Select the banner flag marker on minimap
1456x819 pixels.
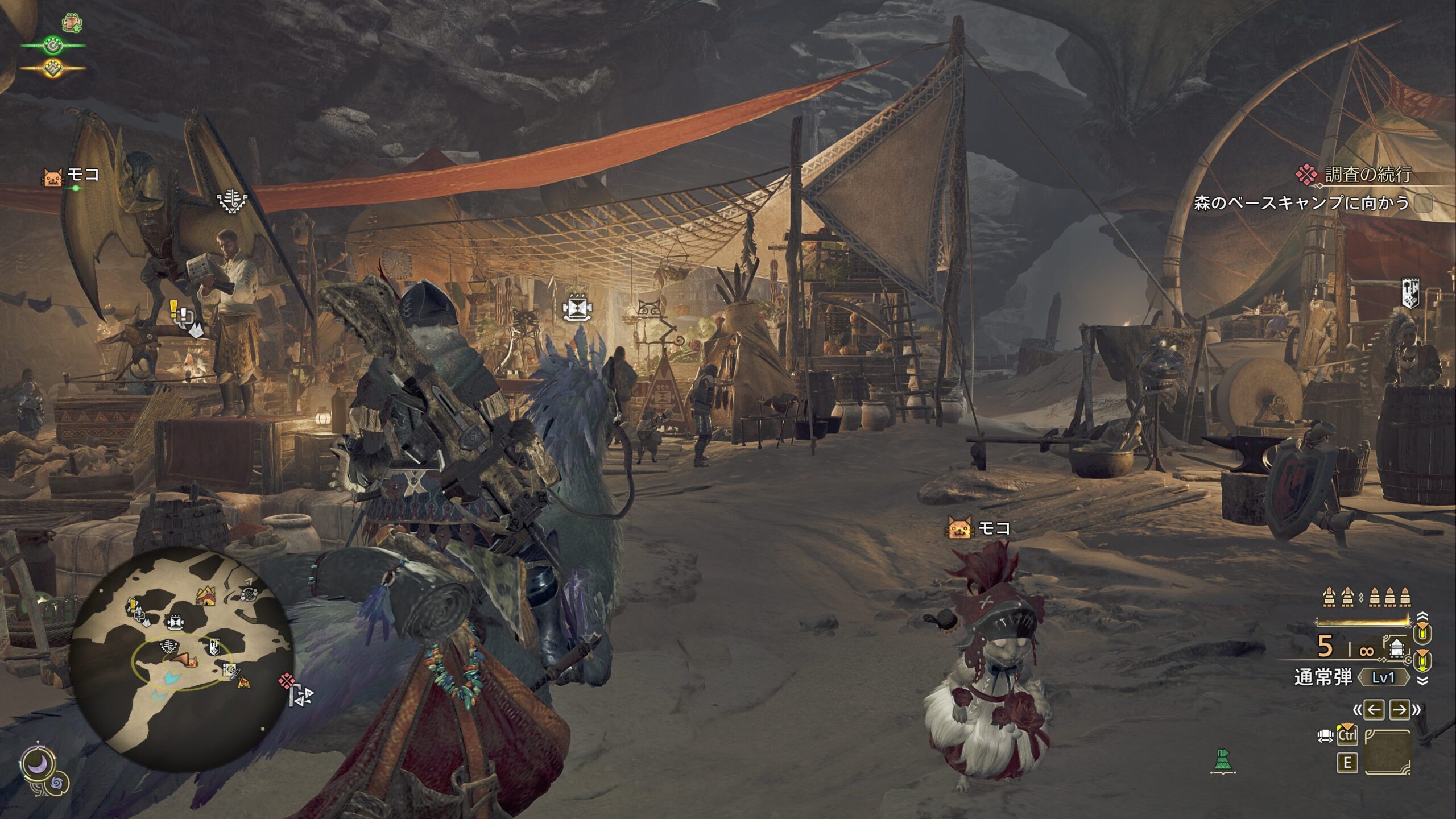(214, 647)
